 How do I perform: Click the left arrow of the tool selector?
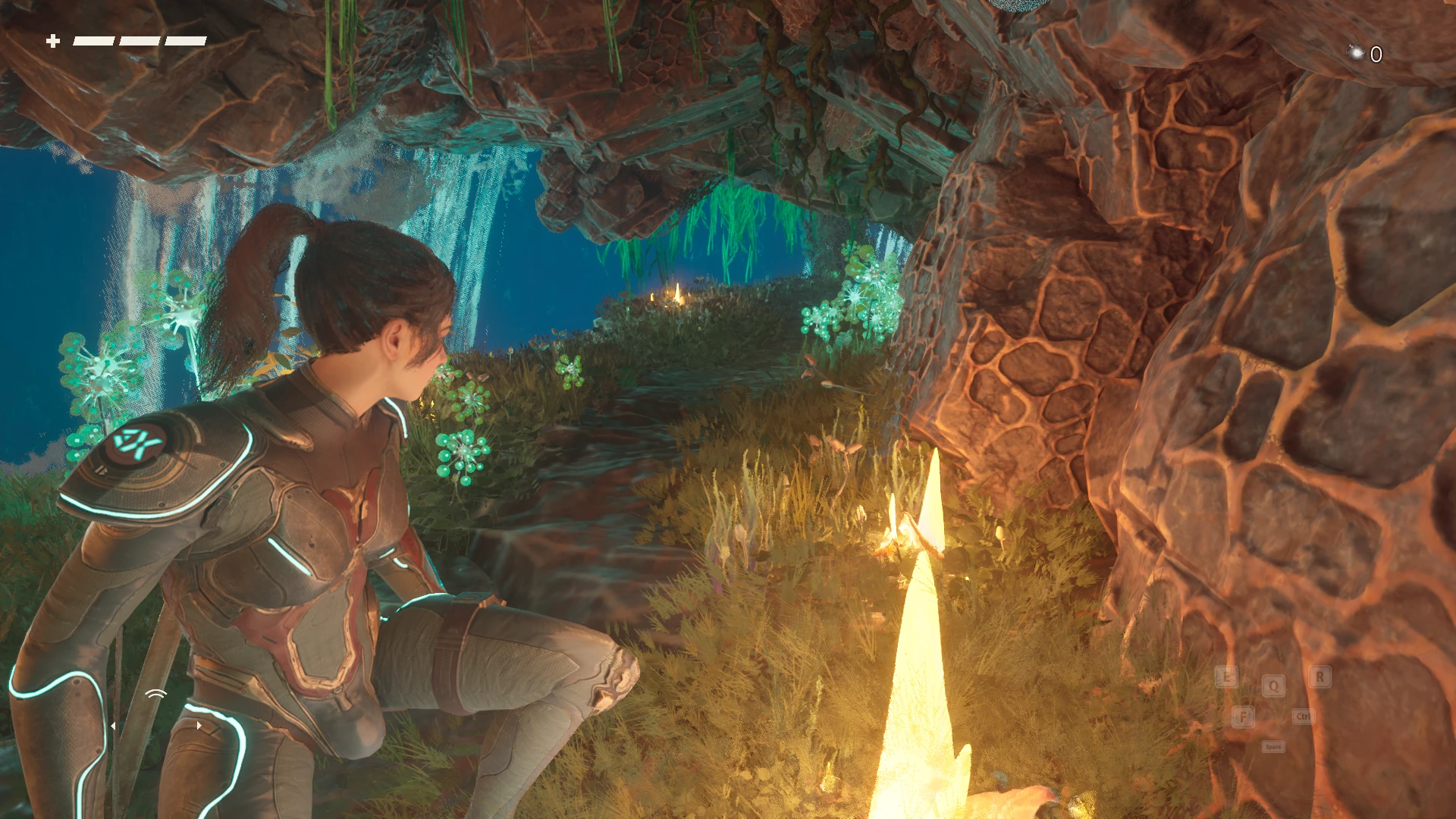coord(113,726)
